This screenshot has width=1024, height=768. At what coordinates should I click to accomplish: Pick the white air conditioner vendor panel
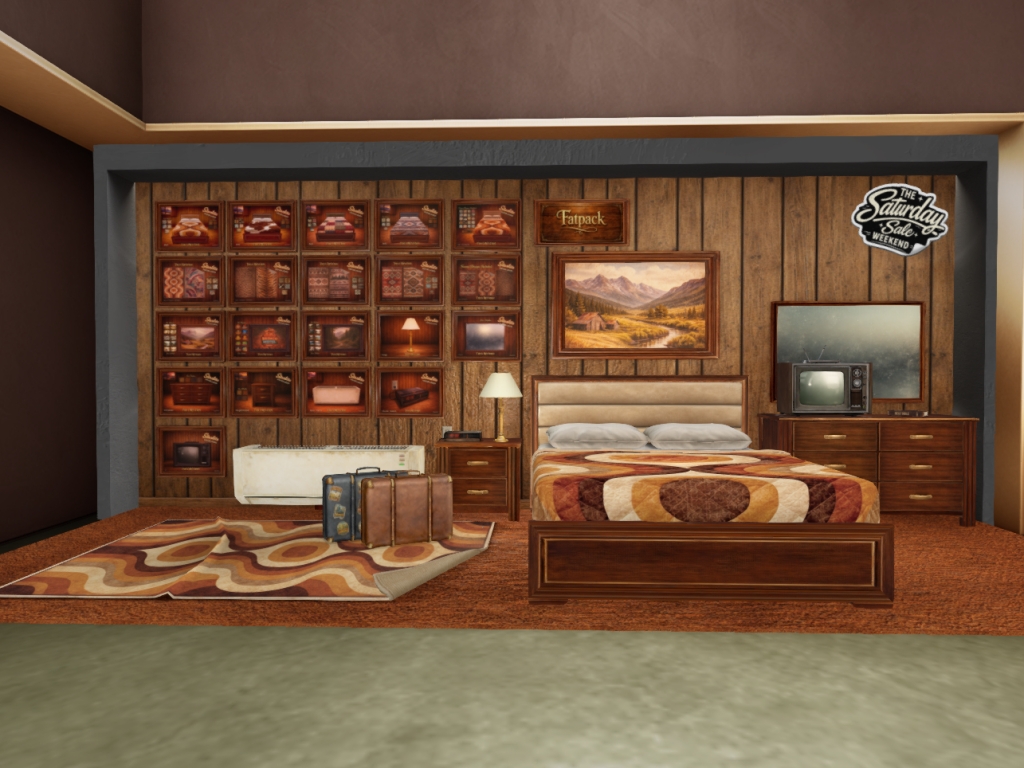coord(336,392)
